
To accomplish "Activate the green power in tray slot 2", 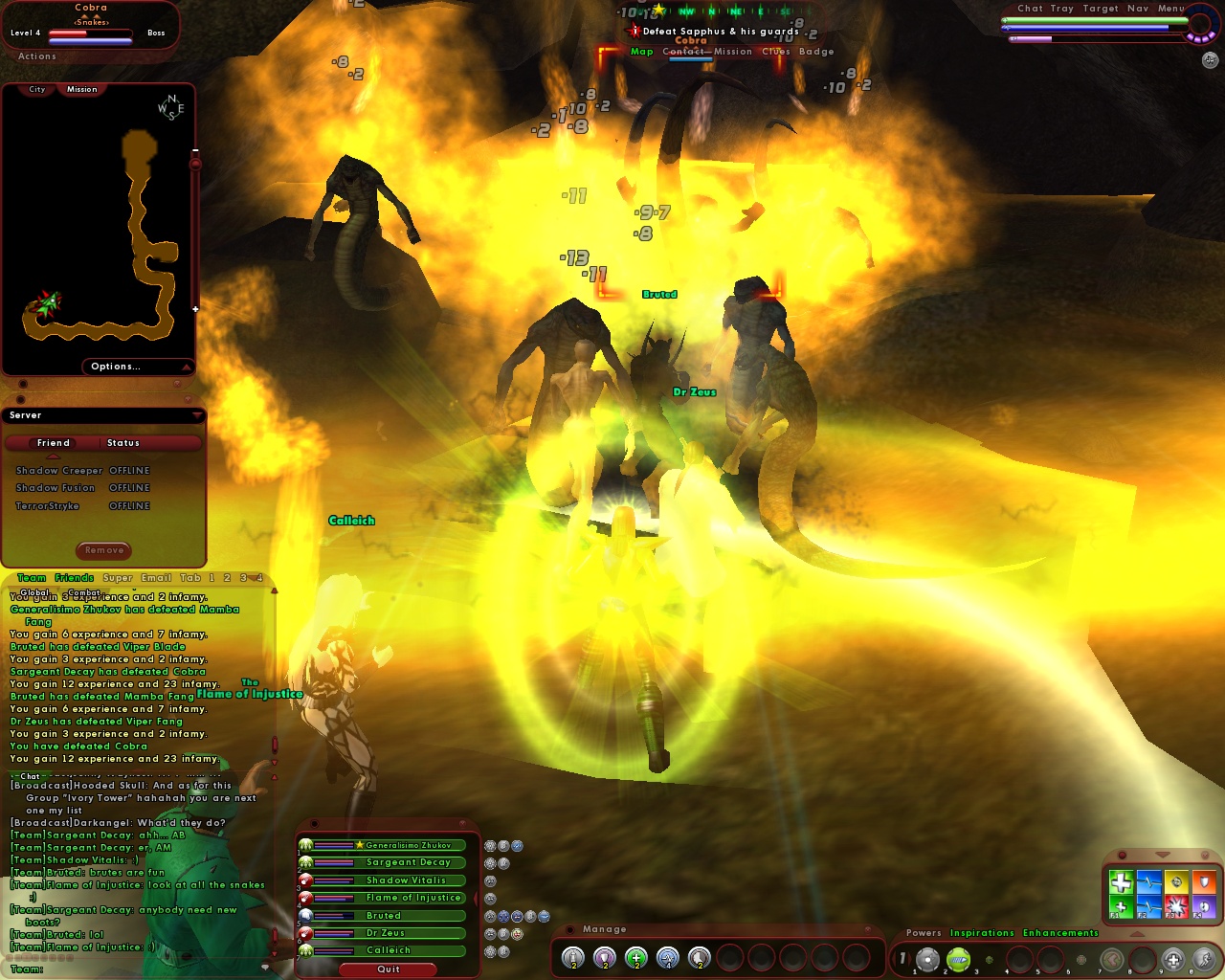I will 958,958.
